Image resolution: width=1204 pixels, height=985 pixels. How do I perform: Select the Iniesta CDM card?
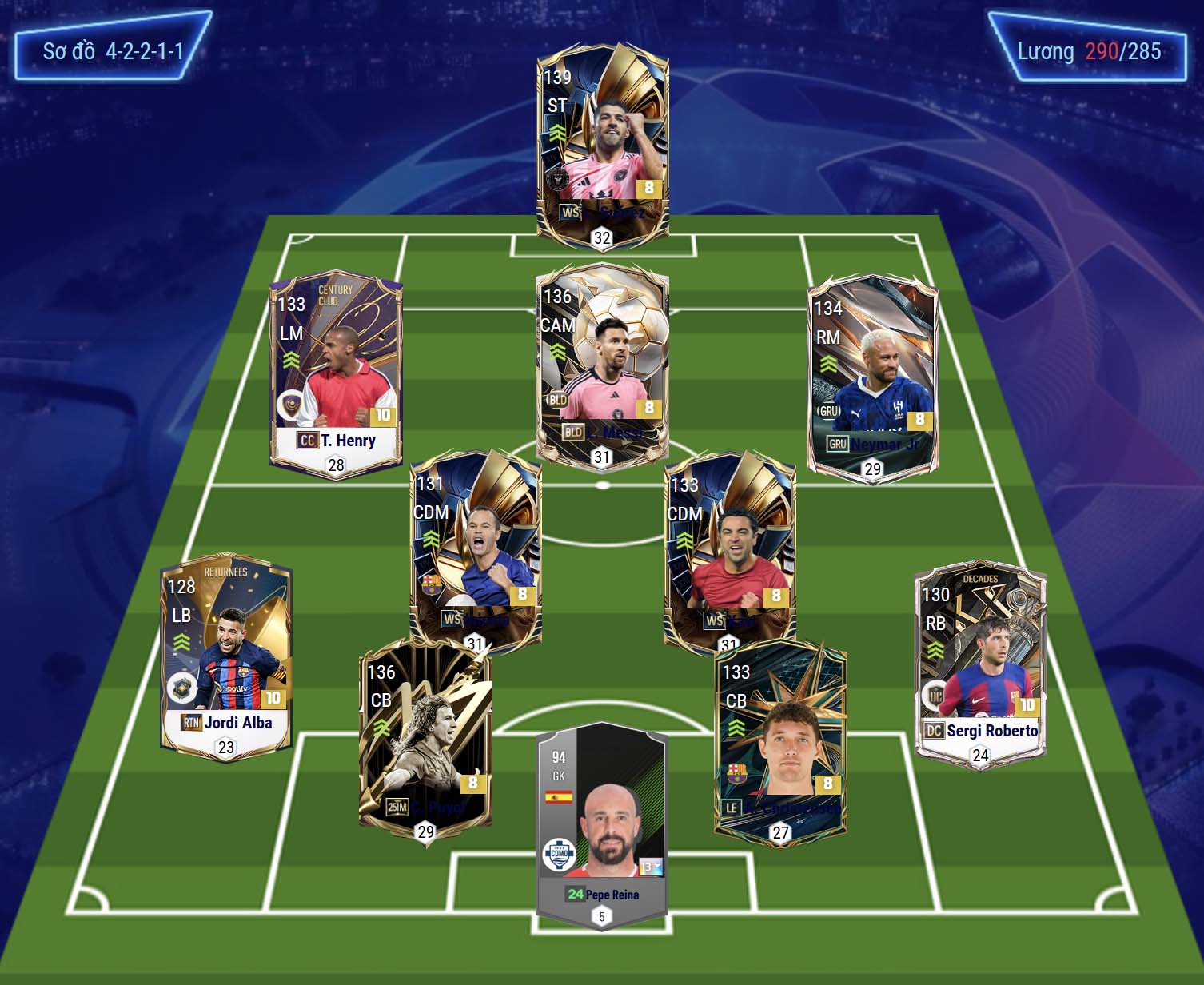(x=476, y=548)
